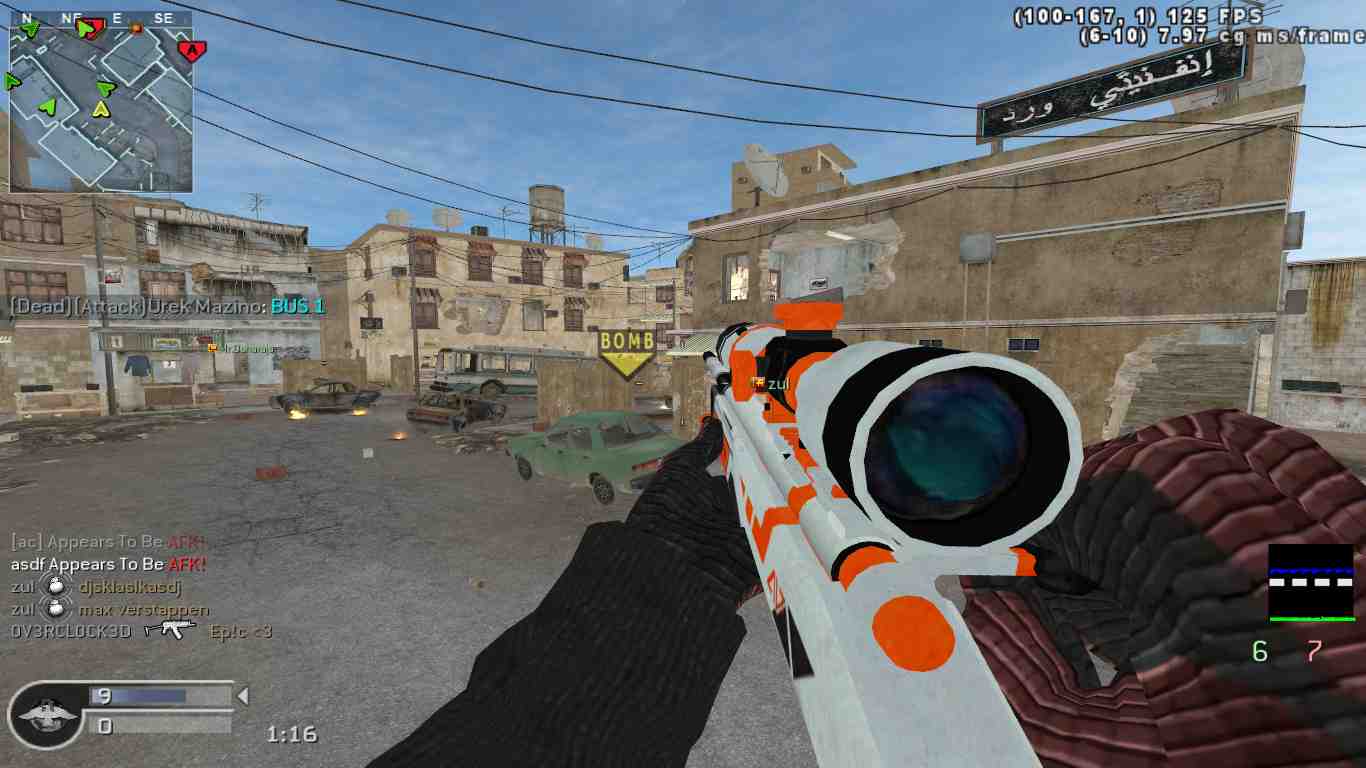The height and width of the screenshot is (768, 1366).
Task: Click the OV3RCLOCK3D kill feed entry
Action: [x=141, y=632]
